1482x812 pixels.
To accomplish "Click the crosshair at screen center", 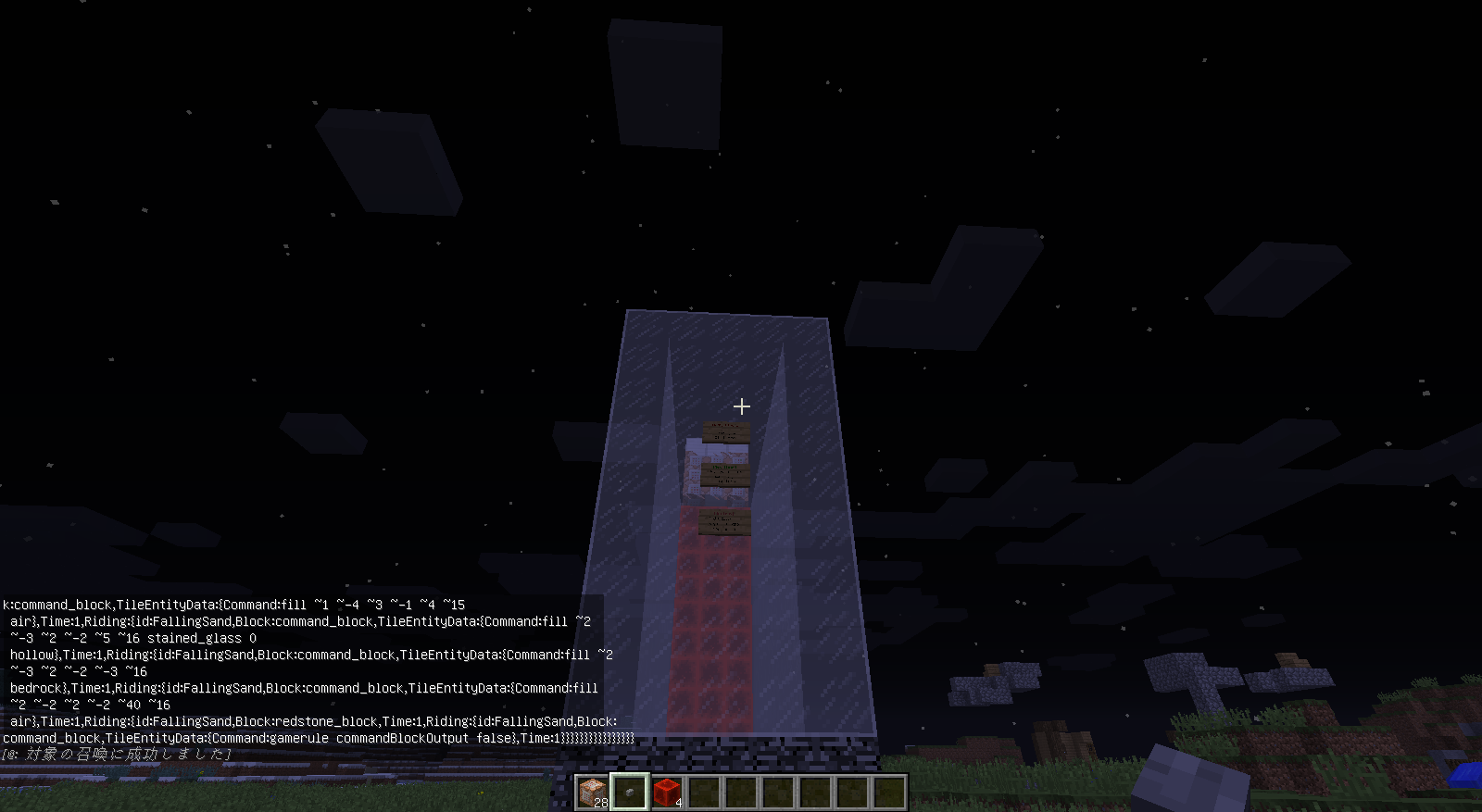I will tap(740, 406).
